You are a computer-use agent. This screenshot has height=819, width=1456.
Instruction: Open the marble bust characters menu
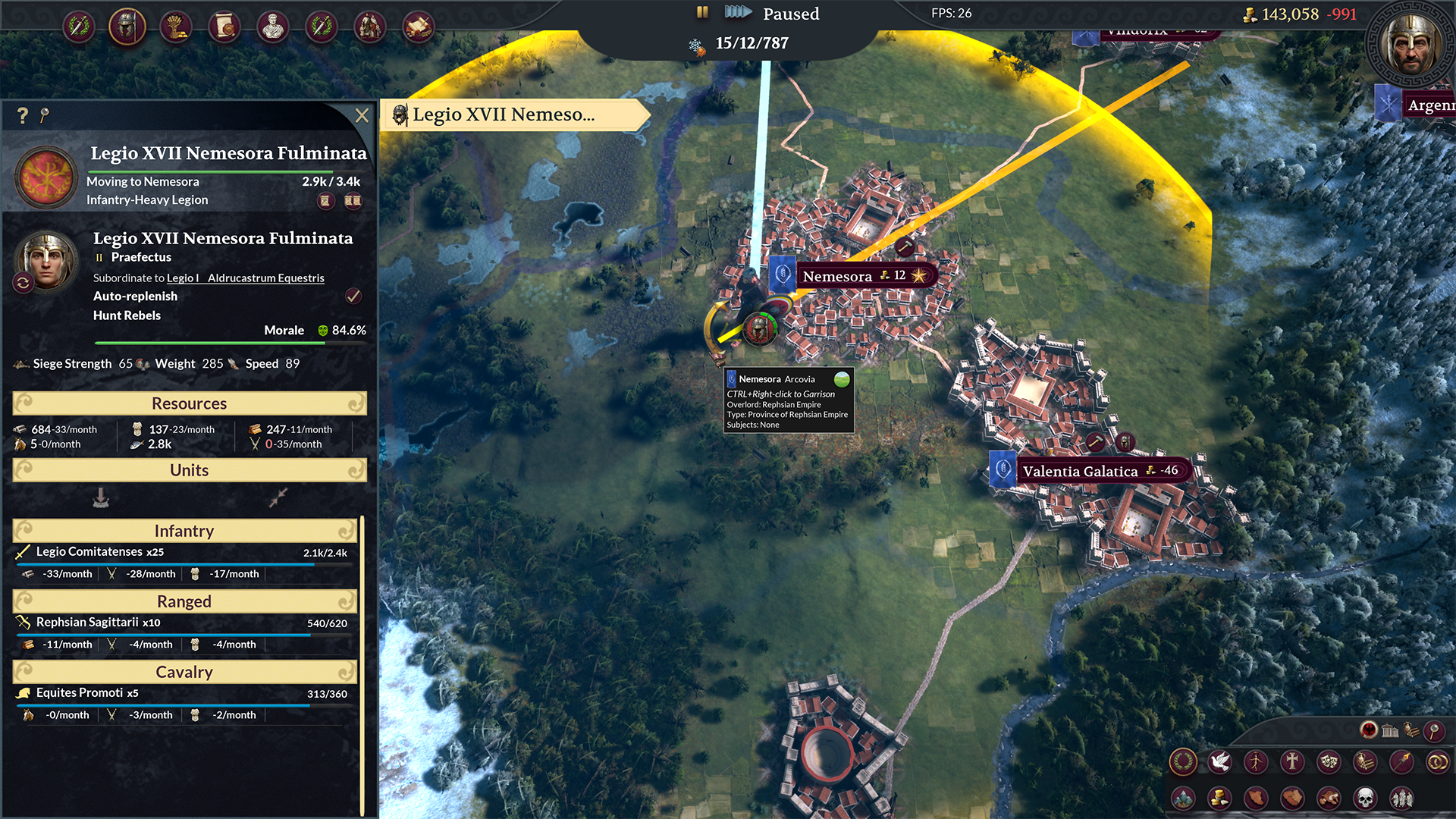tap(273, 27)
